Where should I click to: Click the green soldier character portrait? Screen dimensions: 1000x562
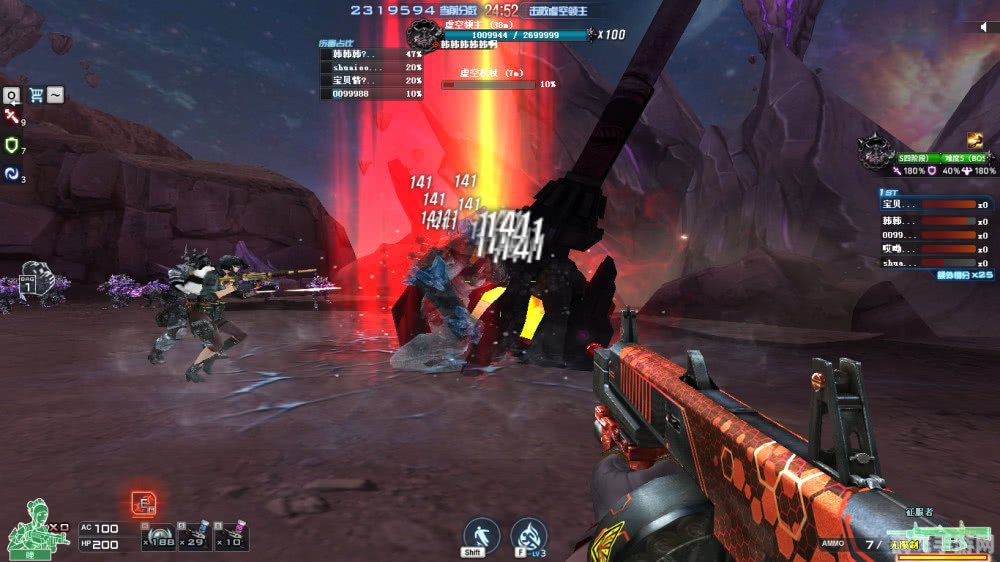(28, 527)
